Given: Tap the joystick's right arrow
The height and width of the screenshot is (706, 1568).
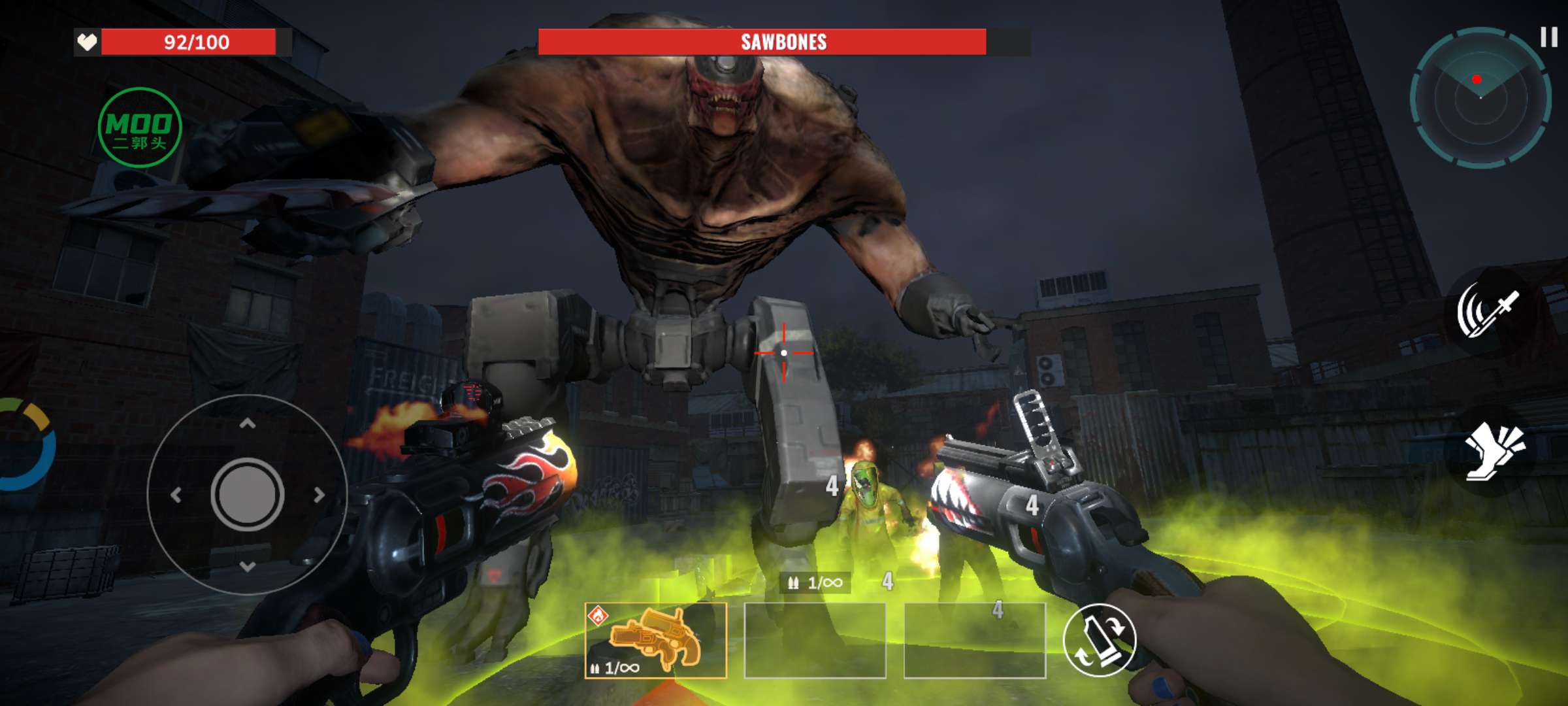Looking at the screenshot, I should pos(319,495).
